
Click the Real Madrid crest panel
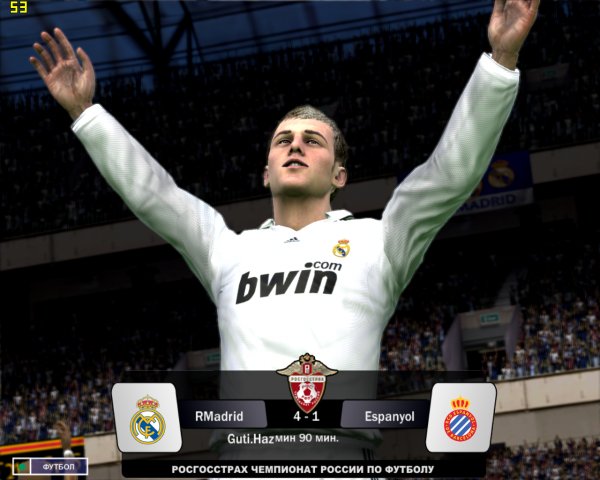(x=146, y=417)
